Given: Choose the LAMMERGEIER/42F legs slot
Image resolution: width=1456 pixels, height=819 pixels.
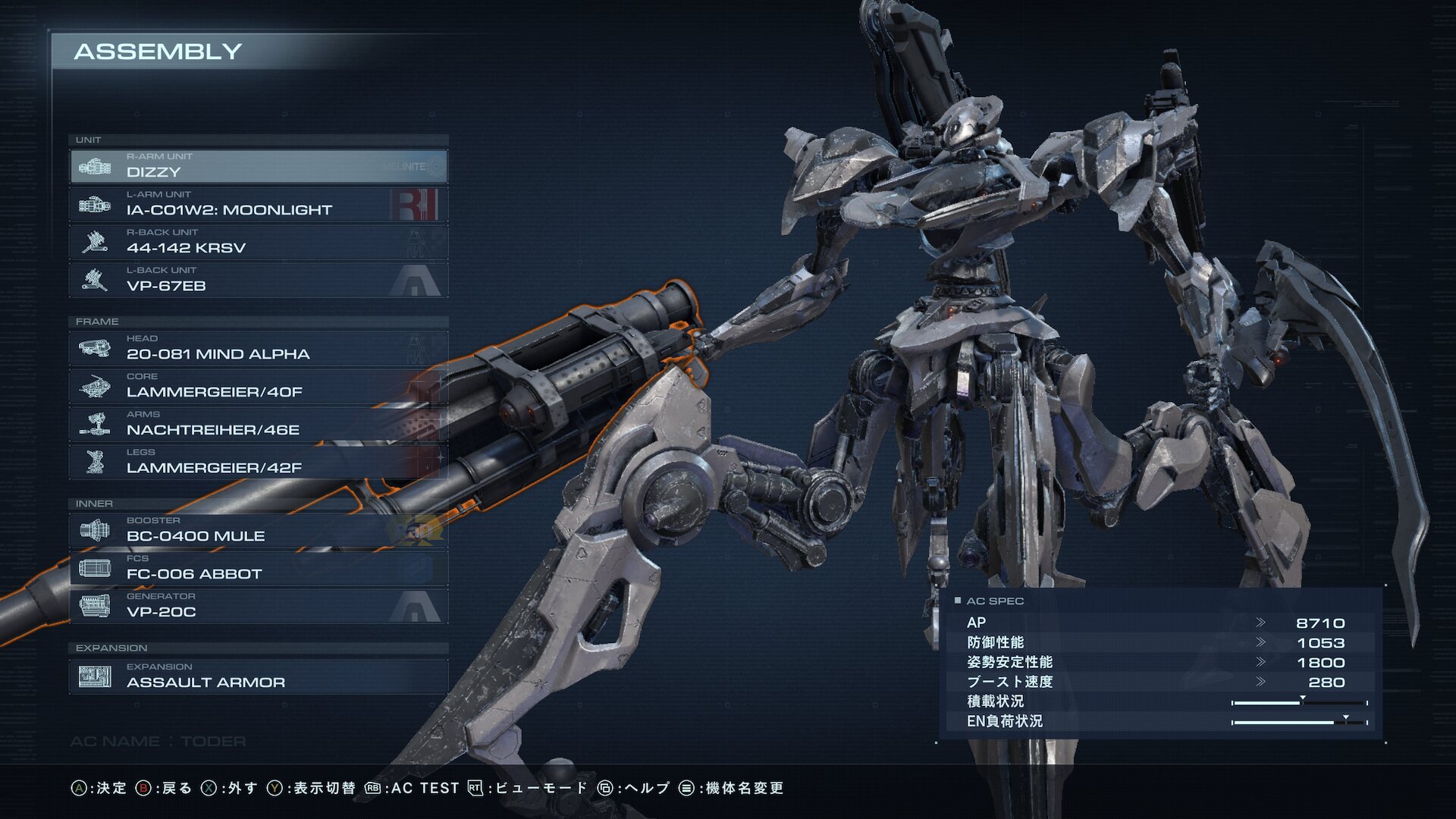Looking at the screenshot, I should (x=258, y=462).
